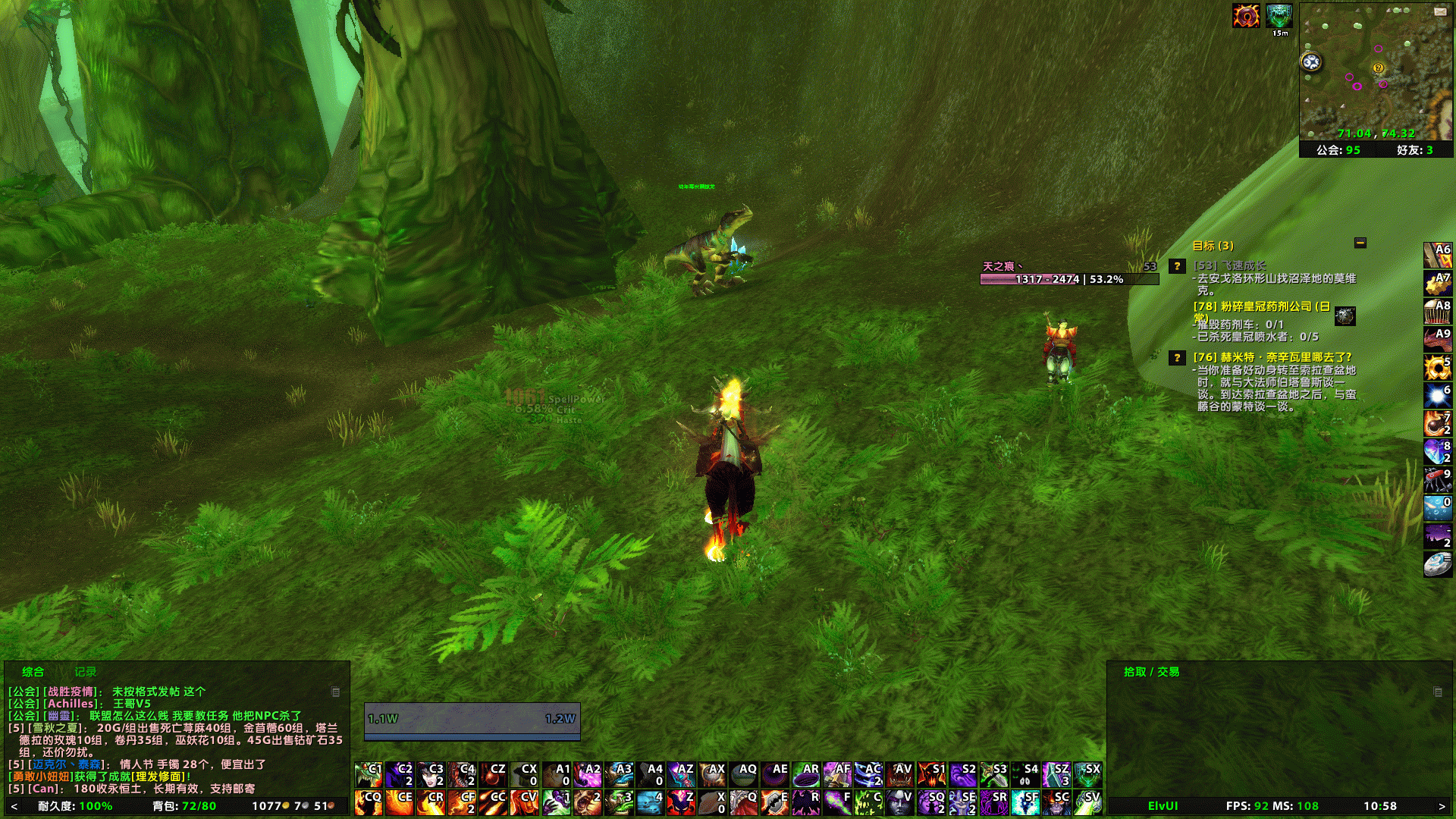
Task: Select quest 赫米特·奈辛瓦里哪去了?
Action: 1272,357
